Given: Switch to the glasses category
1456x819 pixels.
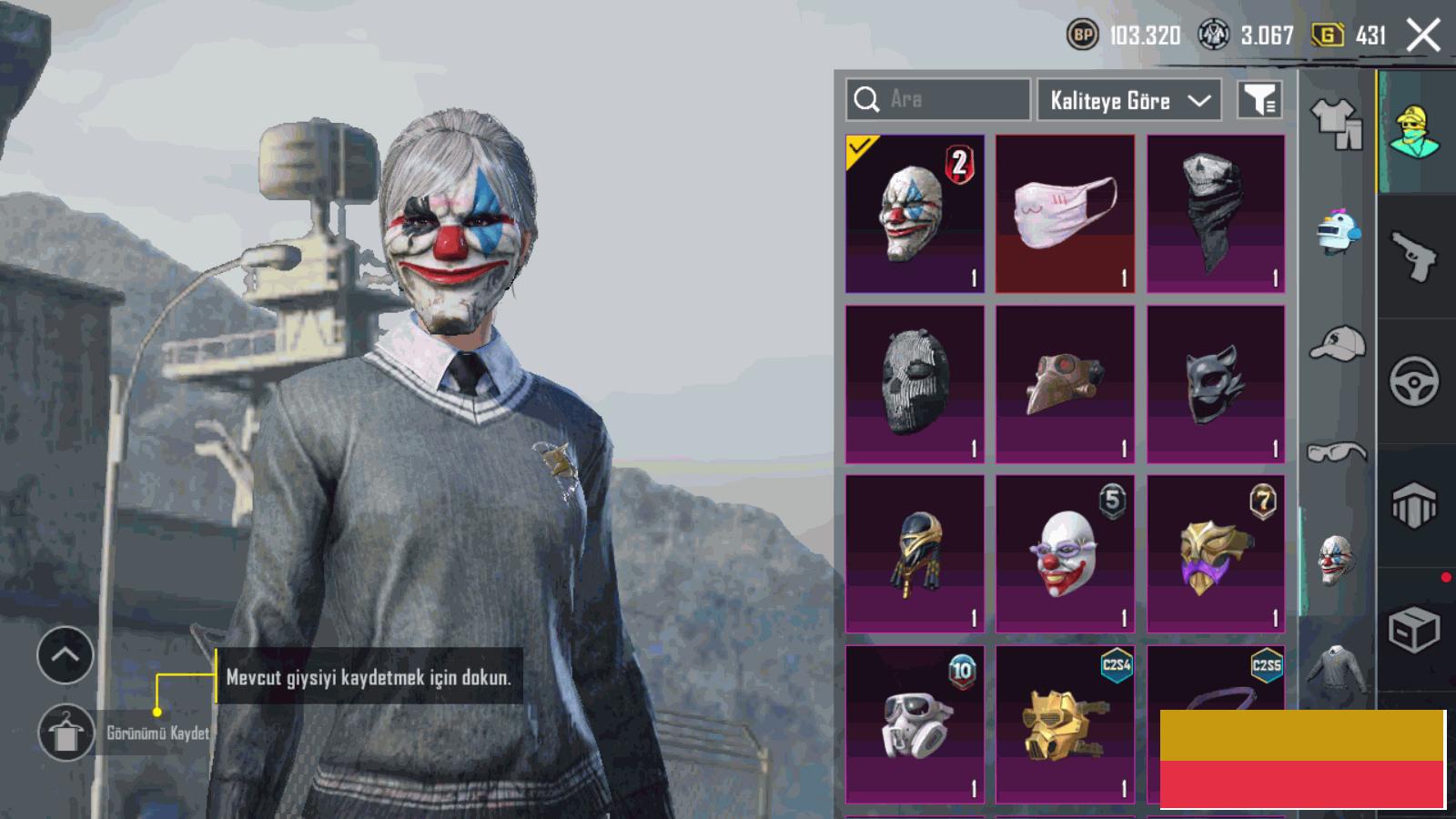Looking at the screenshot, I should coord(1337,452).
